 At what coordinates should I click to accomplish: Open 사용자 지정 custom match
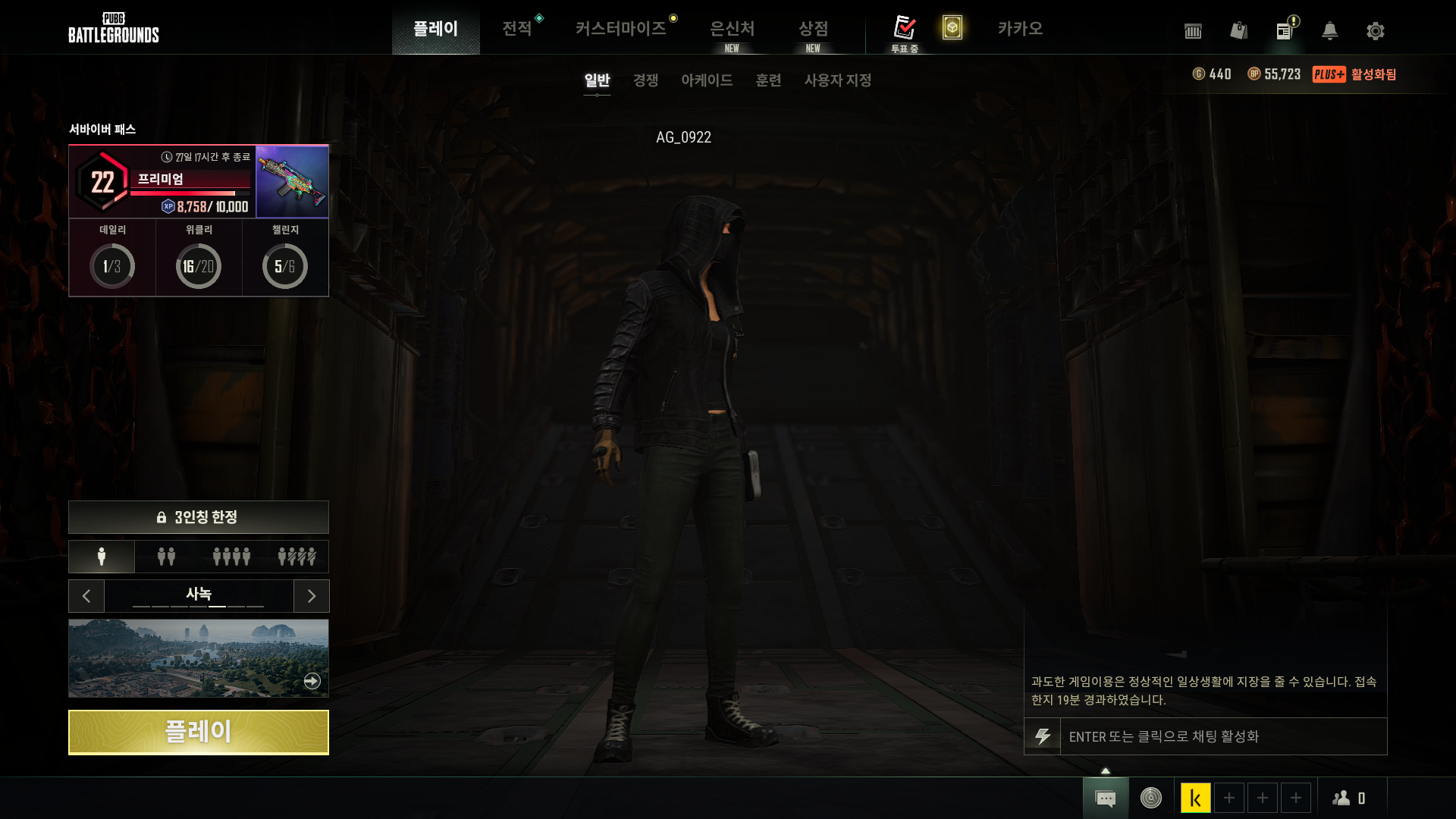(x=837, y=80)
